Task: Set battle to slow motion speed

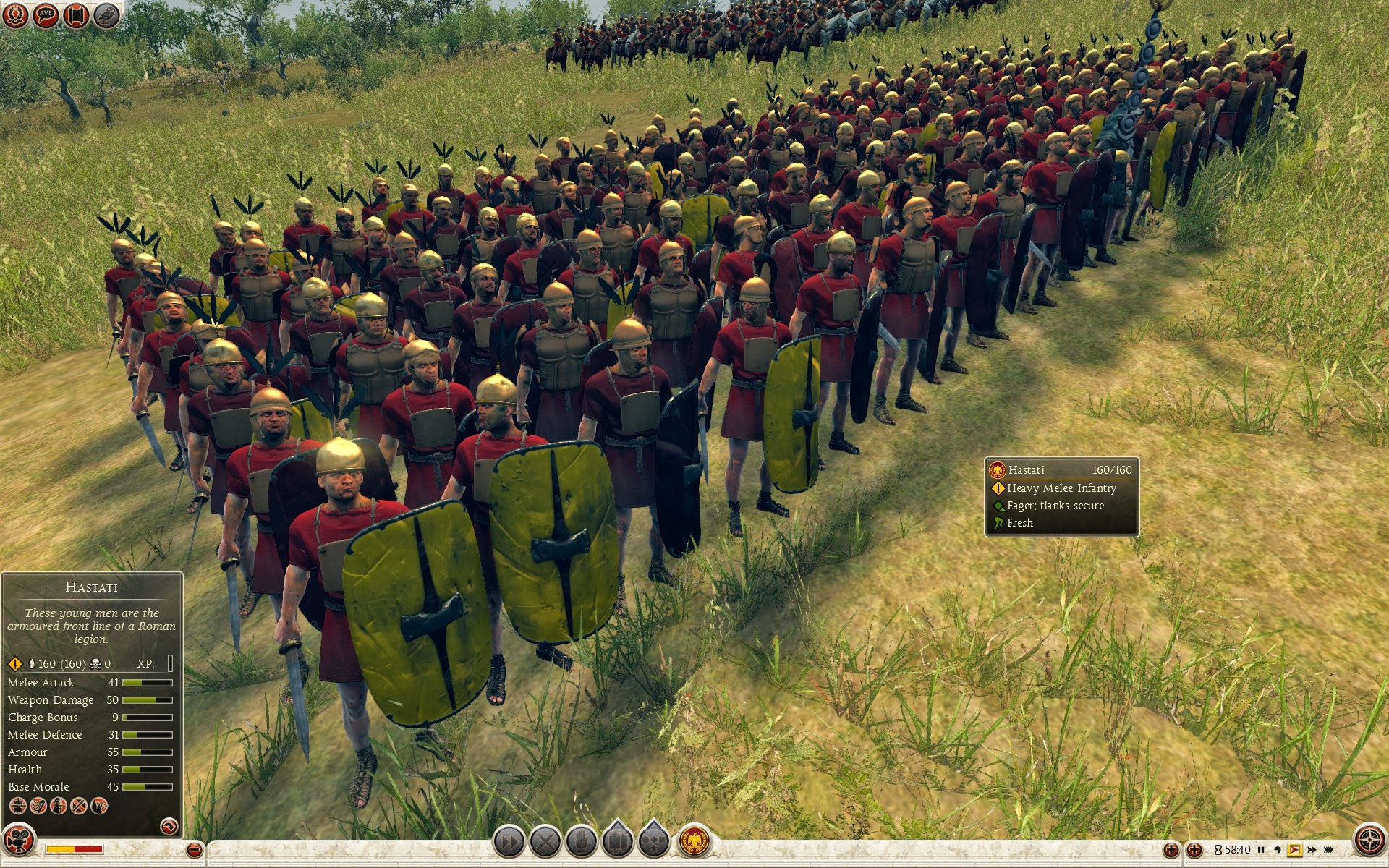Action: pyautogui.click(x=1278, y=850)
